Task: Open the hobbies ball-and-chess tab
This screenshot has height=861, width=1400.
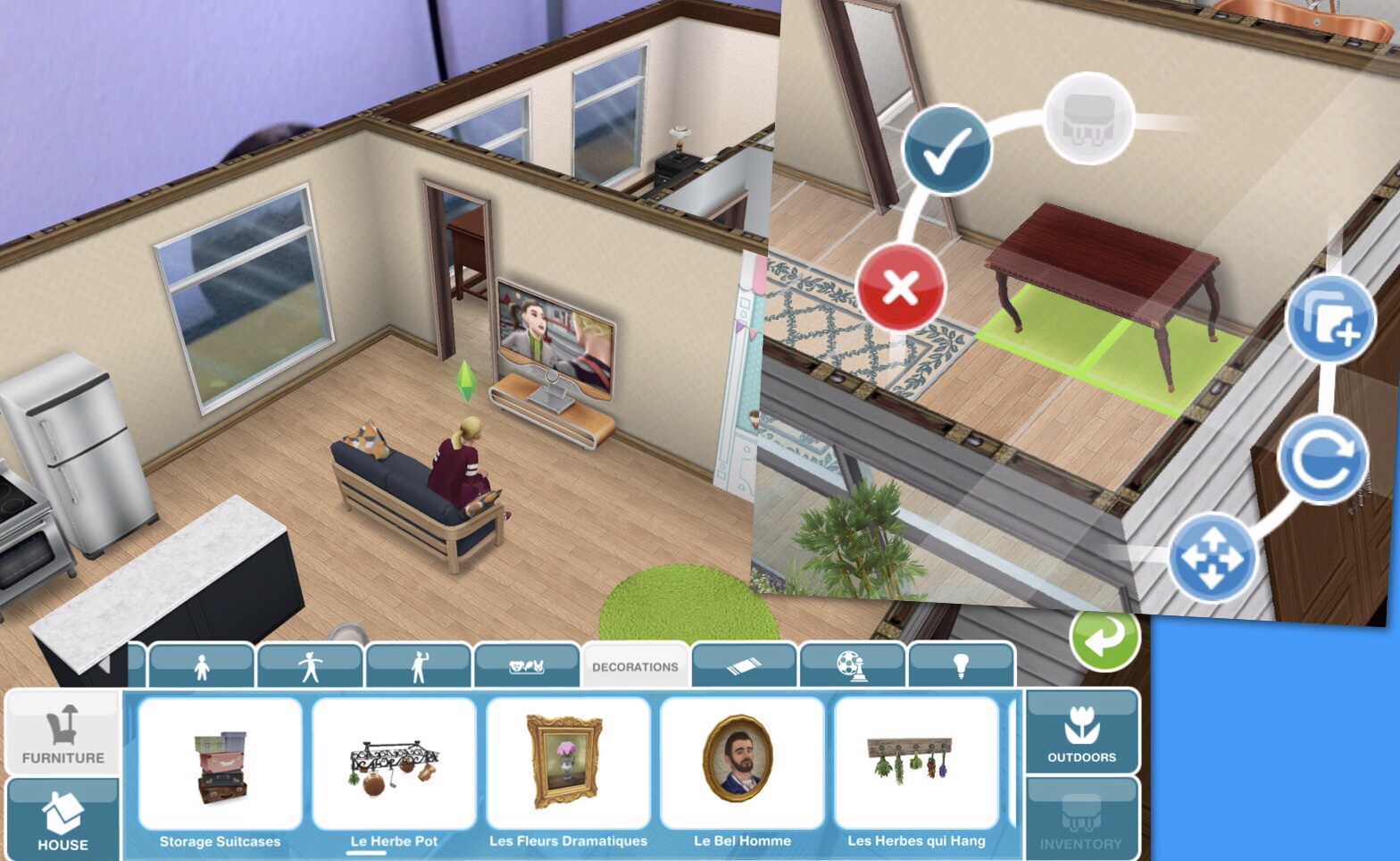Action: point(854,665)
